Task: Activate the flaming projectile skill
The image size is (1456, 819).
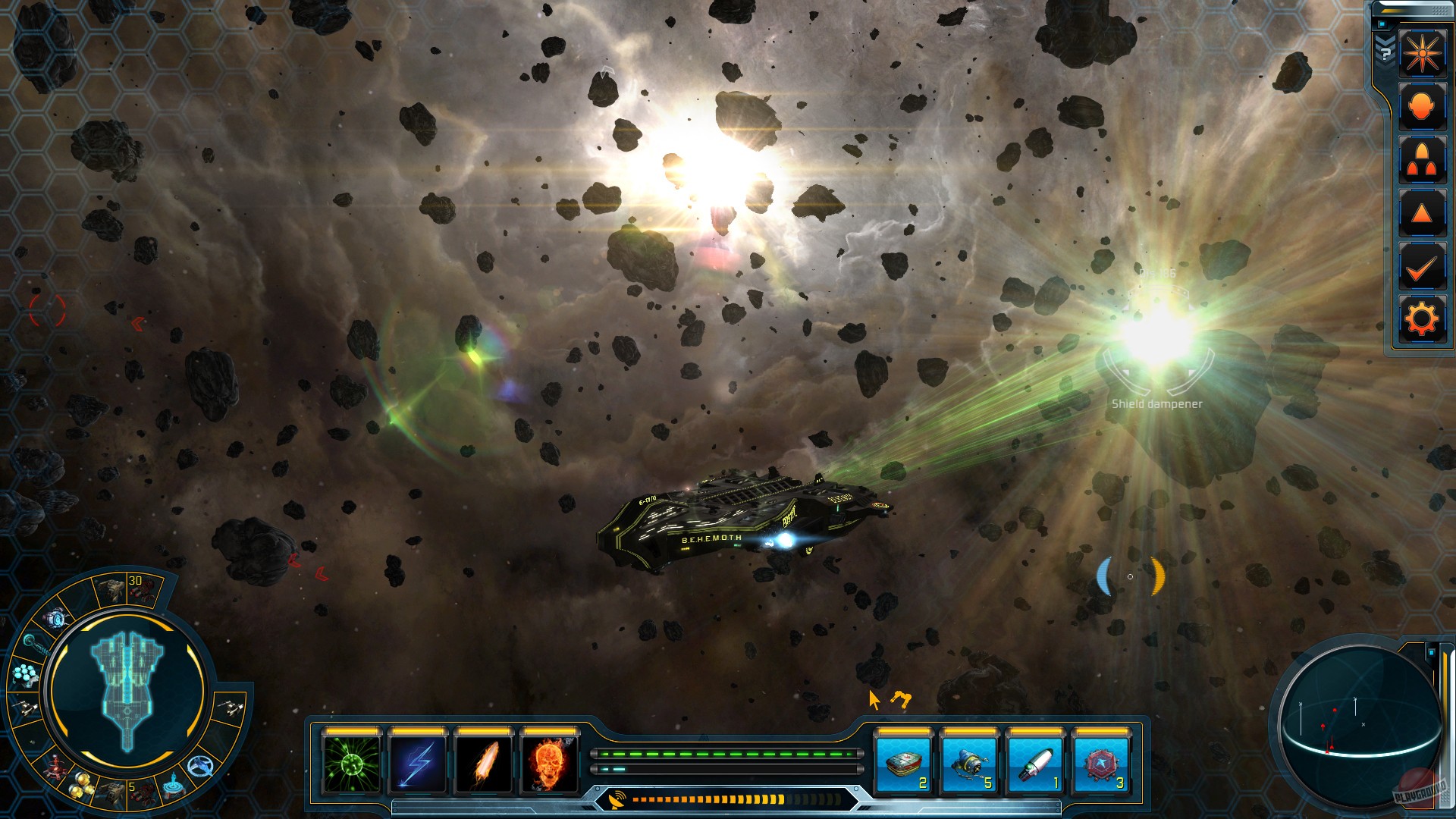Action: coord(484,764)
